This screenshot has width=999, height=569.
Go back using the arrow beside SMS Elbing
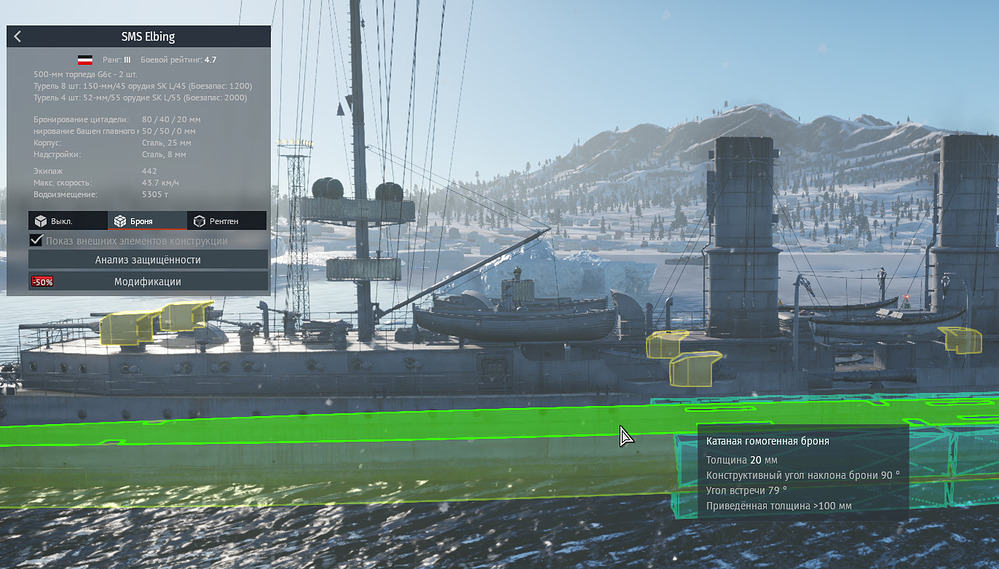18,37
